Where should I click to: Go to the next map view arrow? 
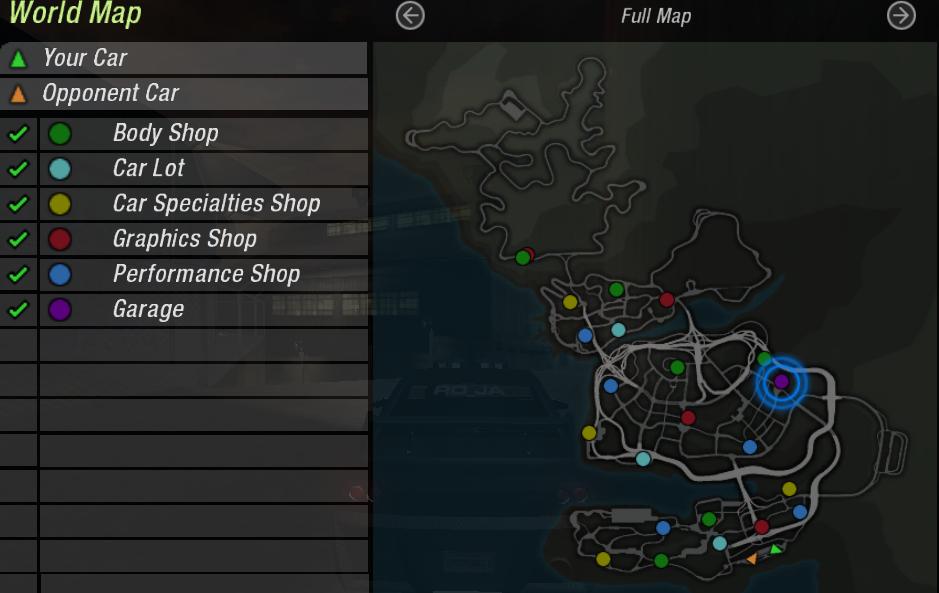pyautogui.click(x=901, y=16)
